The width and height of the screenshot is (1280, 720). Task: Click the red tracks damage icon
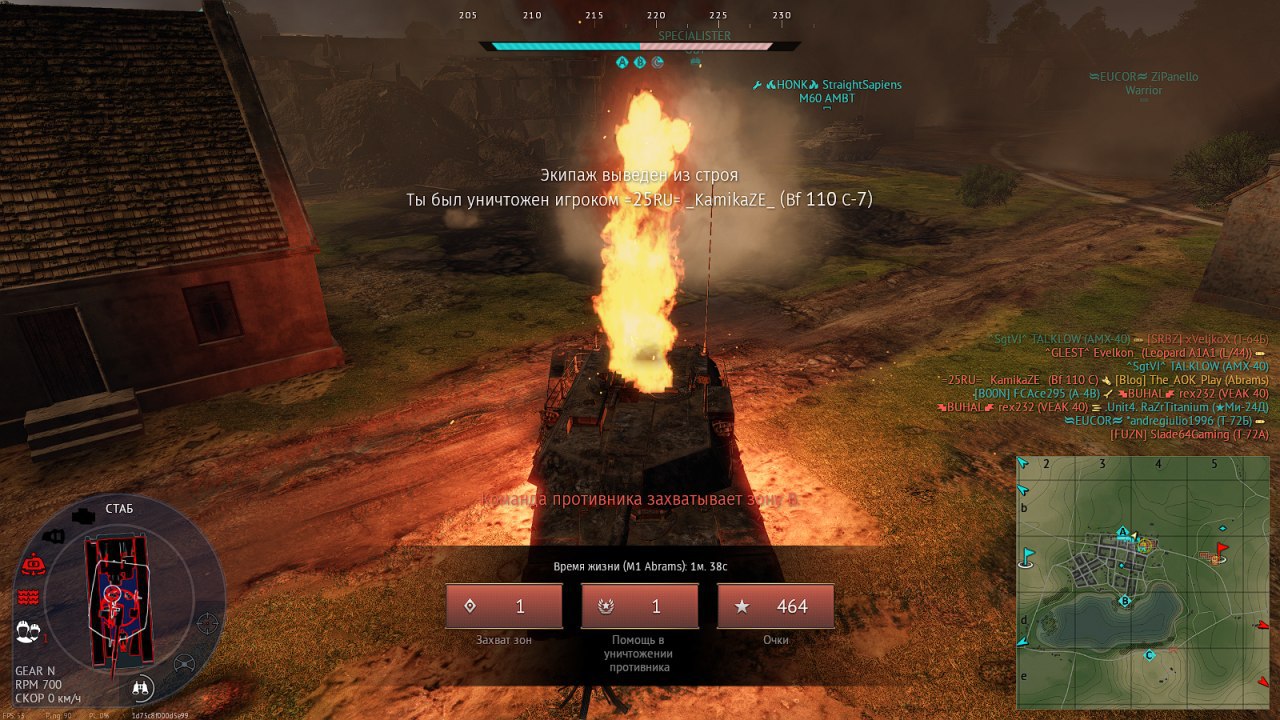point(28,597)
